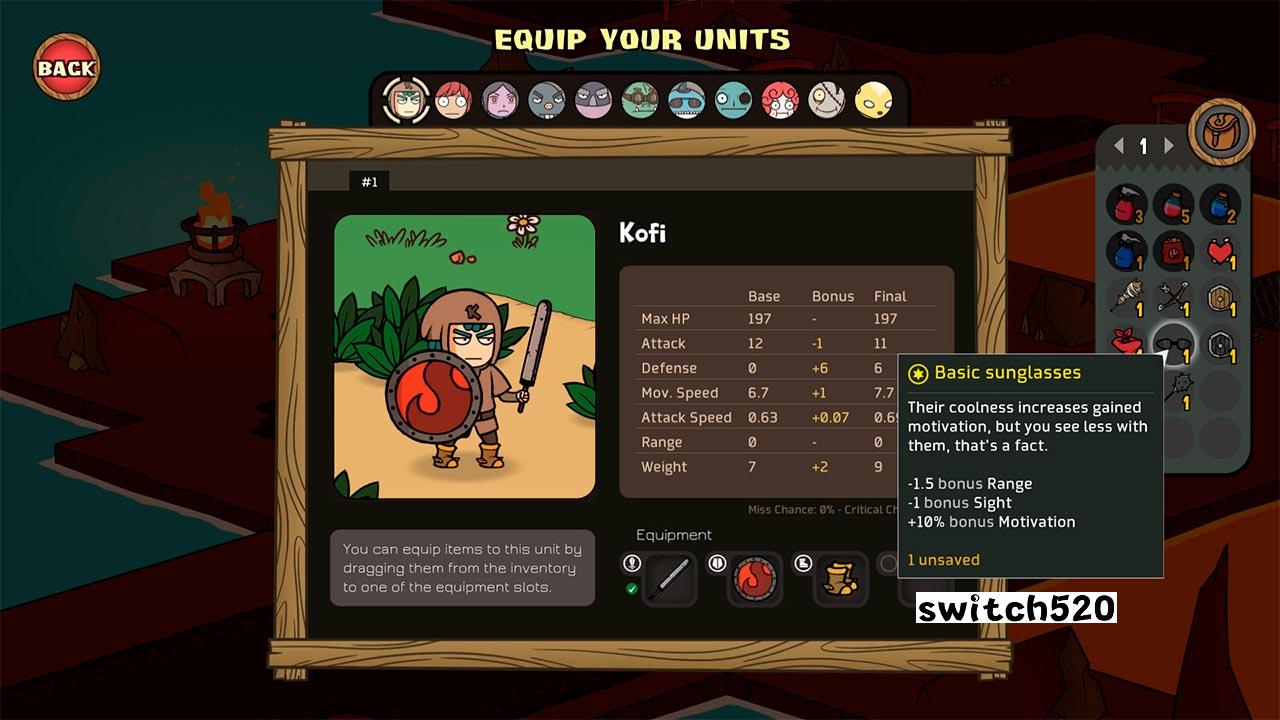
Task: Click the #1 loadout tab
Action: [369, 182]
